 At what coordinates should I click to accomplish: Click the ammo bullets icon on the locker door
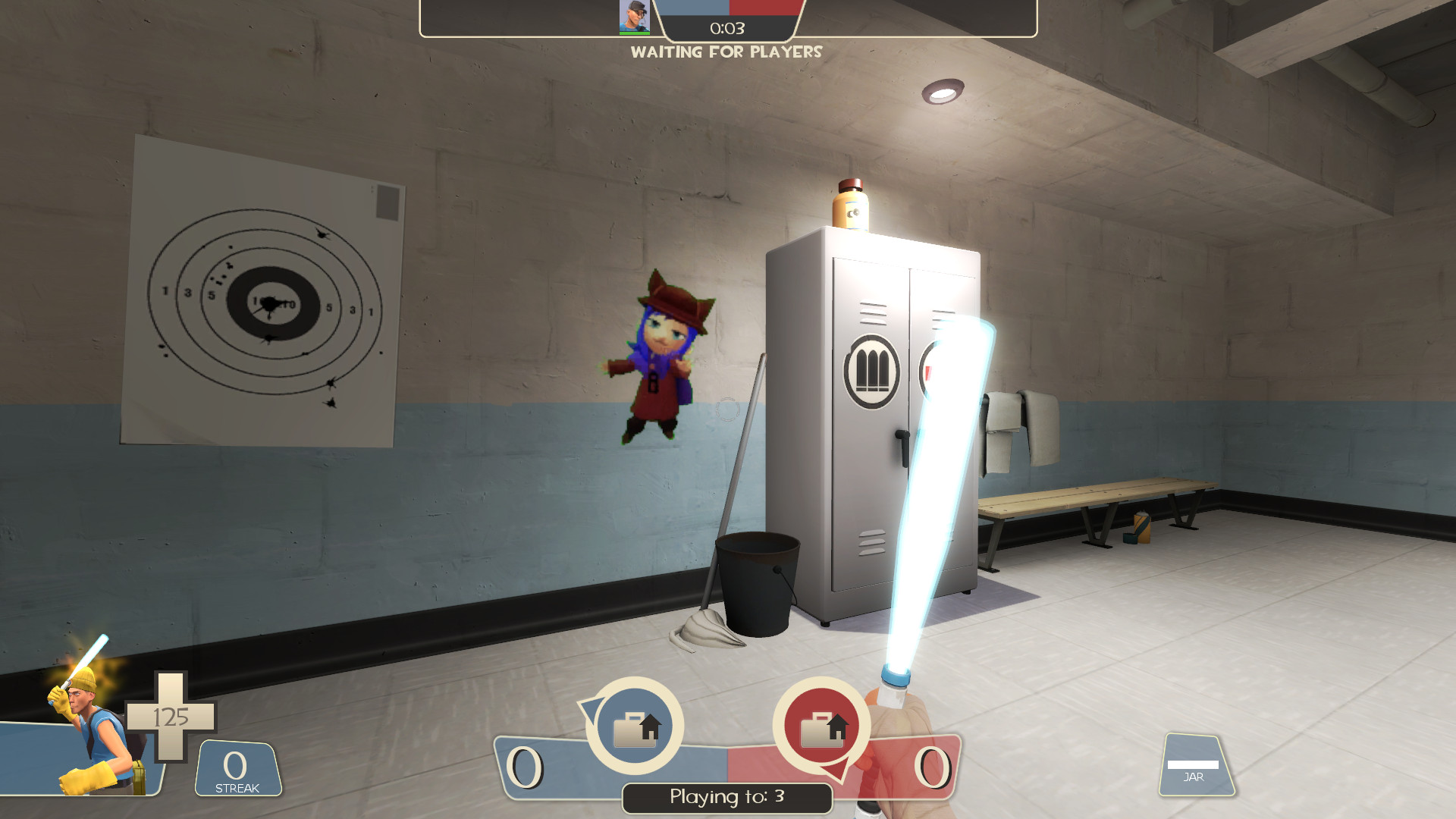coord(872,369)
